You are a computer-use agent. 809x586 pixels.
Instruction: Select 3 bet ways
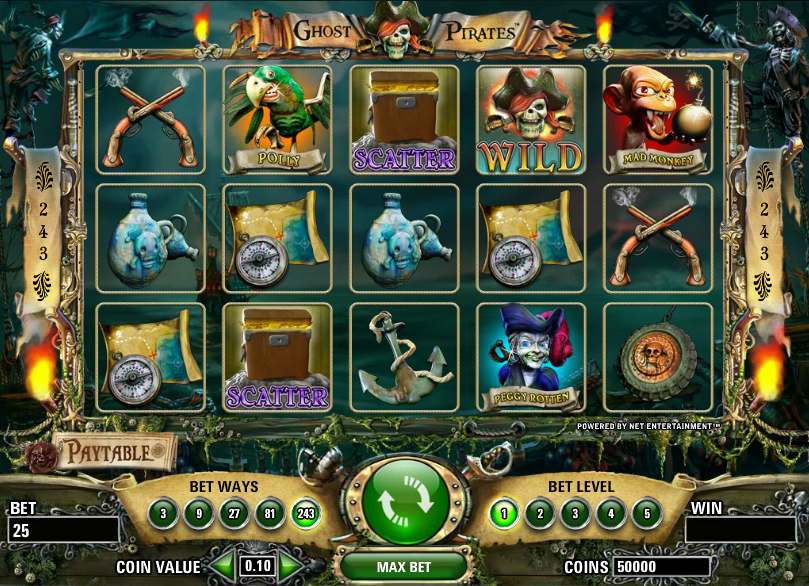pos(163,515)
